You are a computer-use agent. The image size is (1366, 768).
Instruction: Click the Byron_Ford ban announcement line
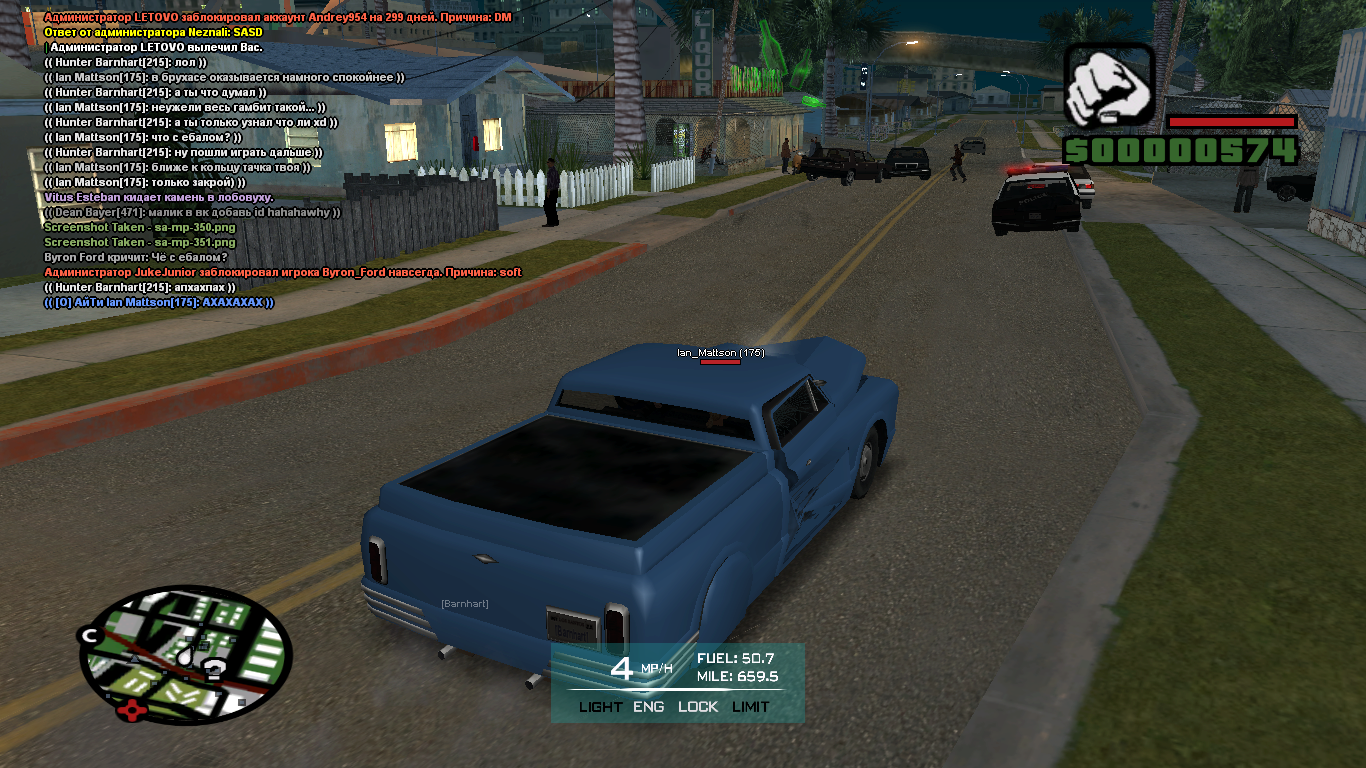(283, 272)
